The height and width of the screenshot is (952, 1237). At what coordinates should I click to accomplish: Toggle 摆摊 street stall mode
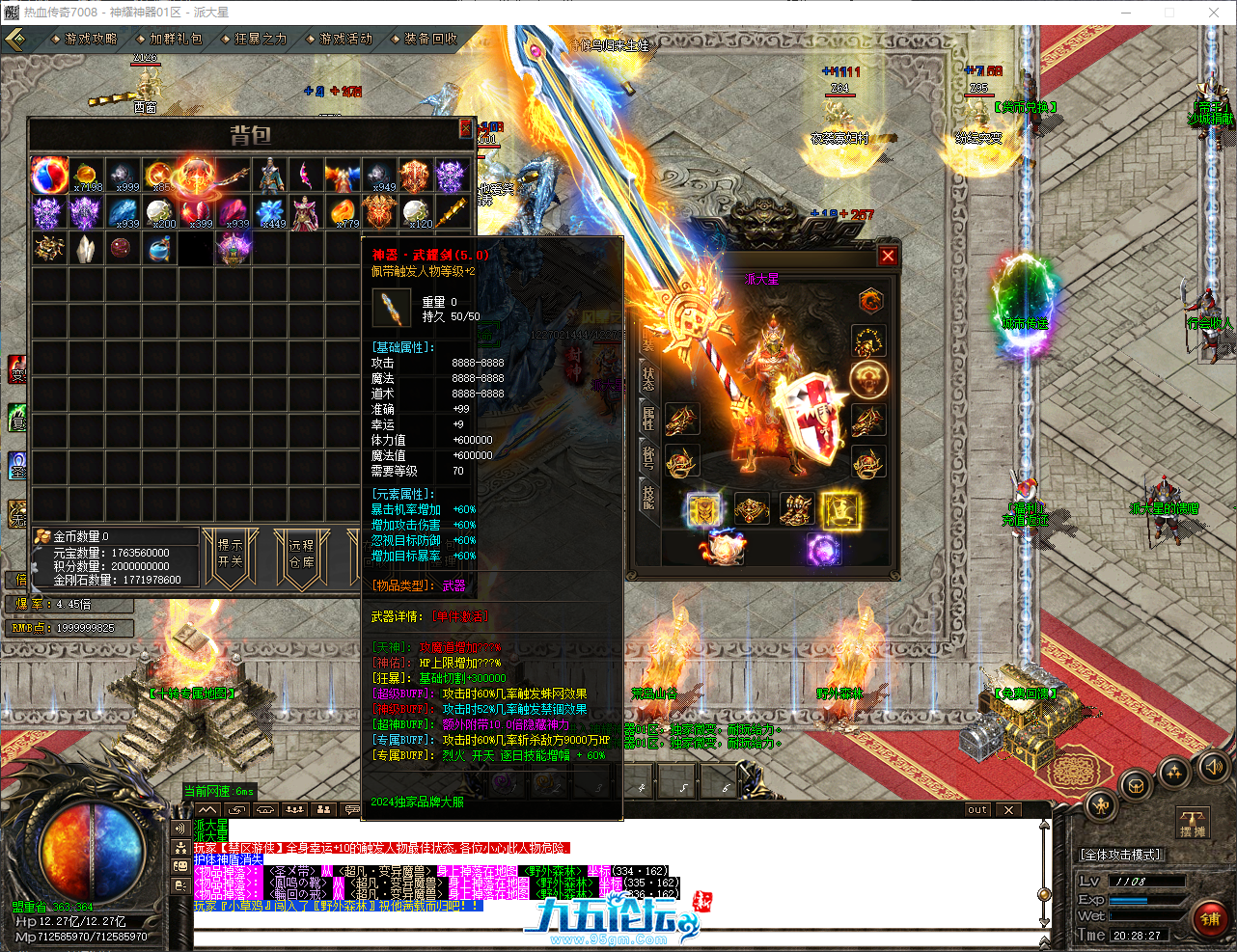[1193, 822]
